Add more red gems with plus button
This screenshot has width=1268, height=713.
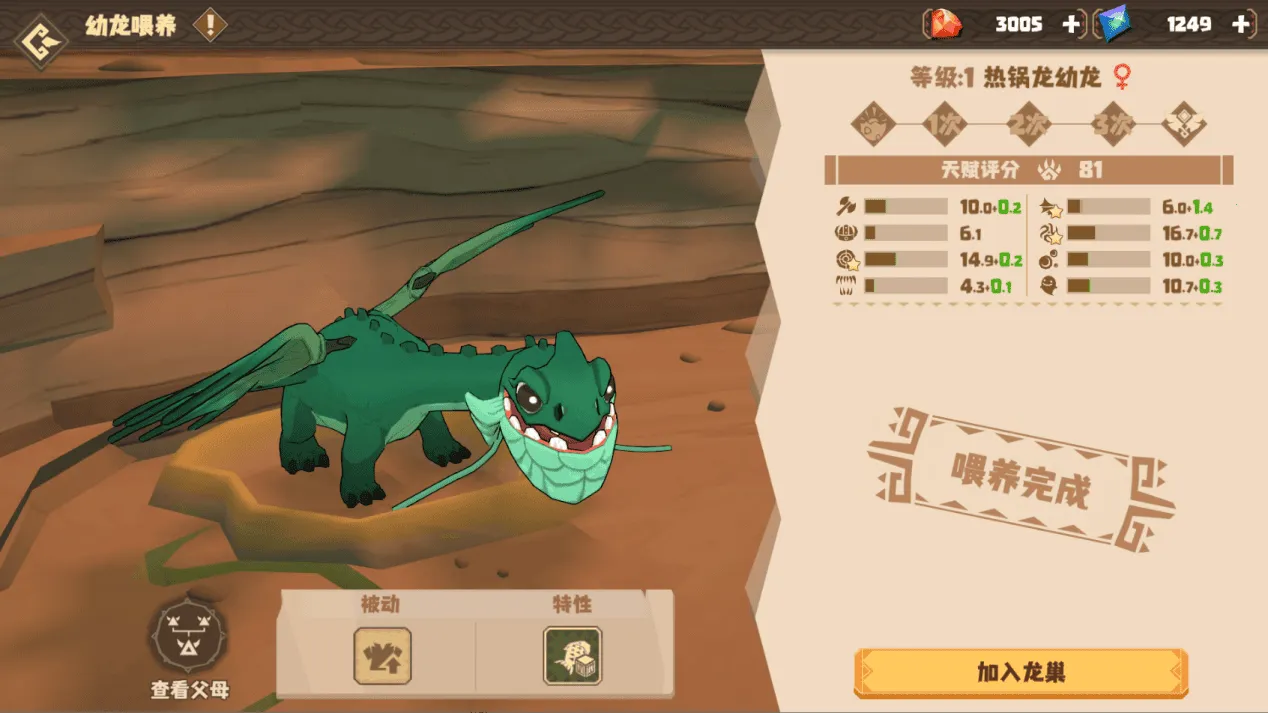[1071, 25]
